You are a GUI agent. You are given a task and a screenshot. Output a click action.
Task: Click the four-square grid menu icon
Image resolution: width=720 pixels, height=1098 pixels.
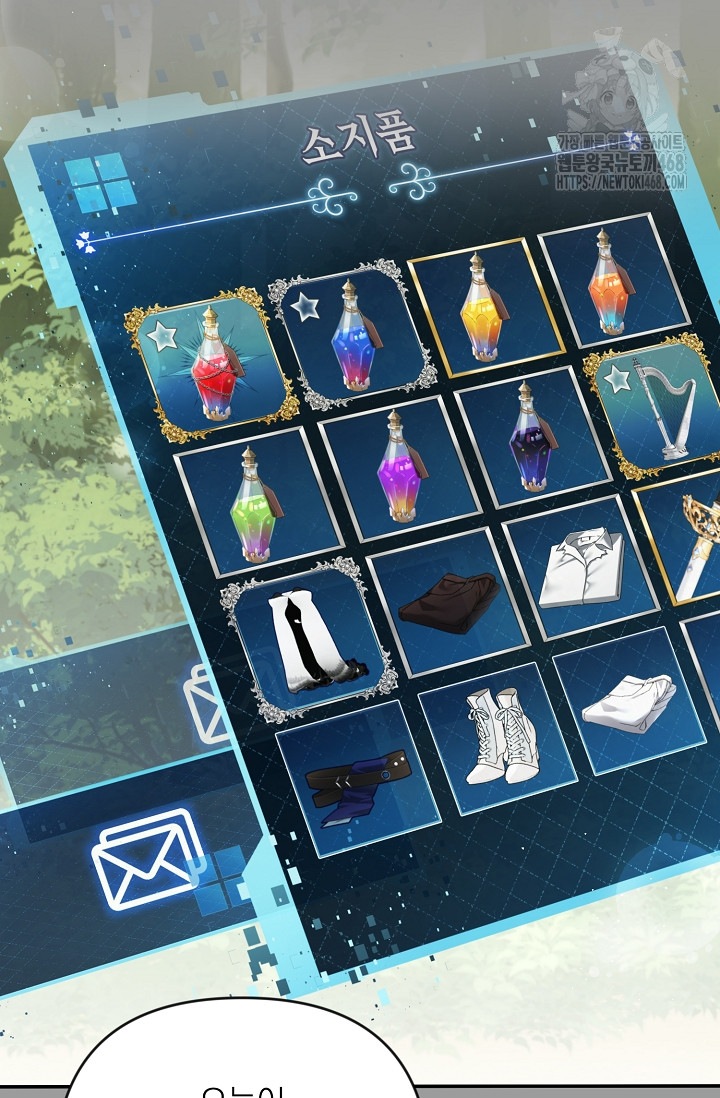pyautogui.click(x=99, y=184)
